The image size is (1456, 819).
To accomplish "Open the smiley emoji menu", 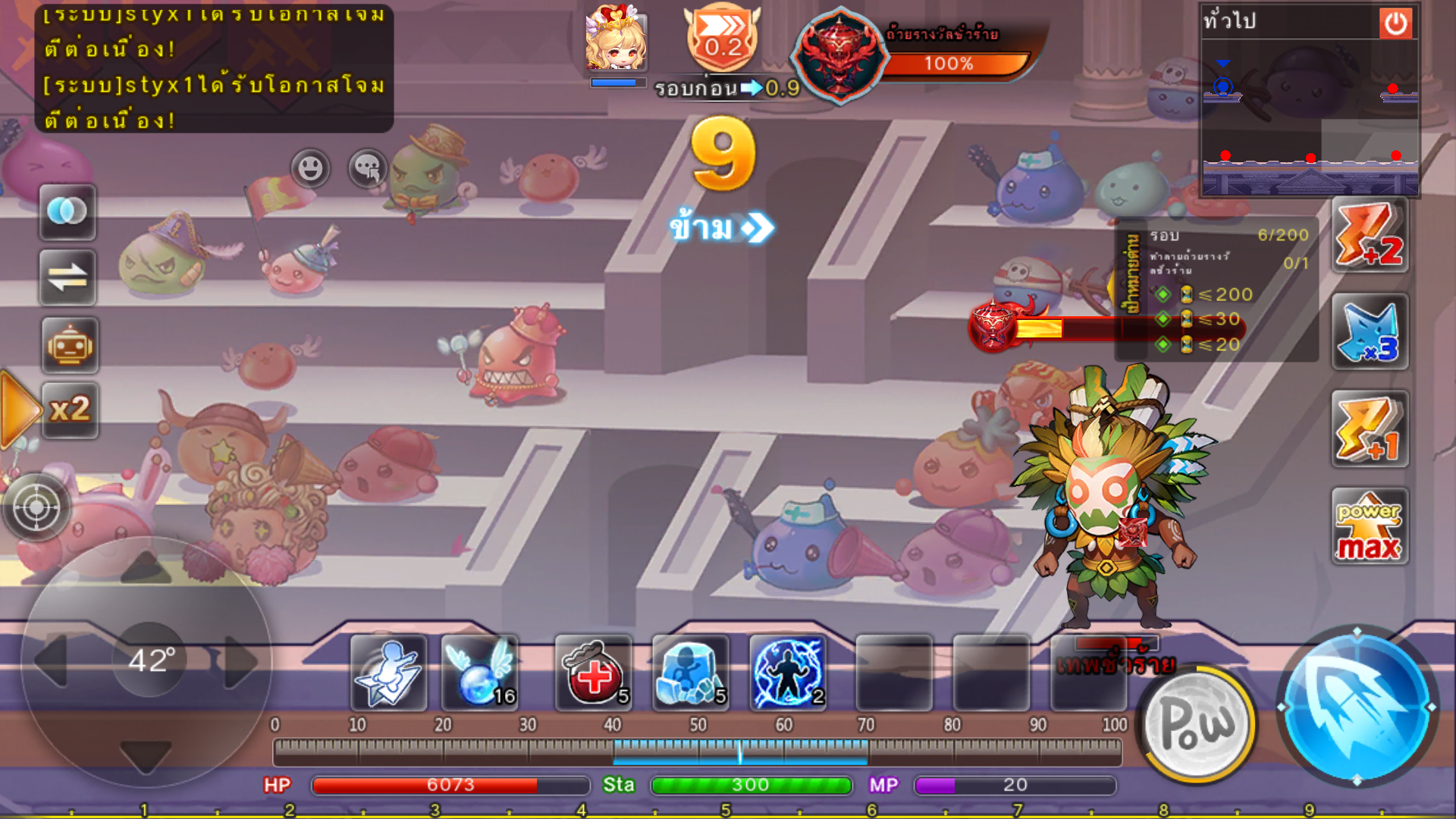I will coord(309,168).
